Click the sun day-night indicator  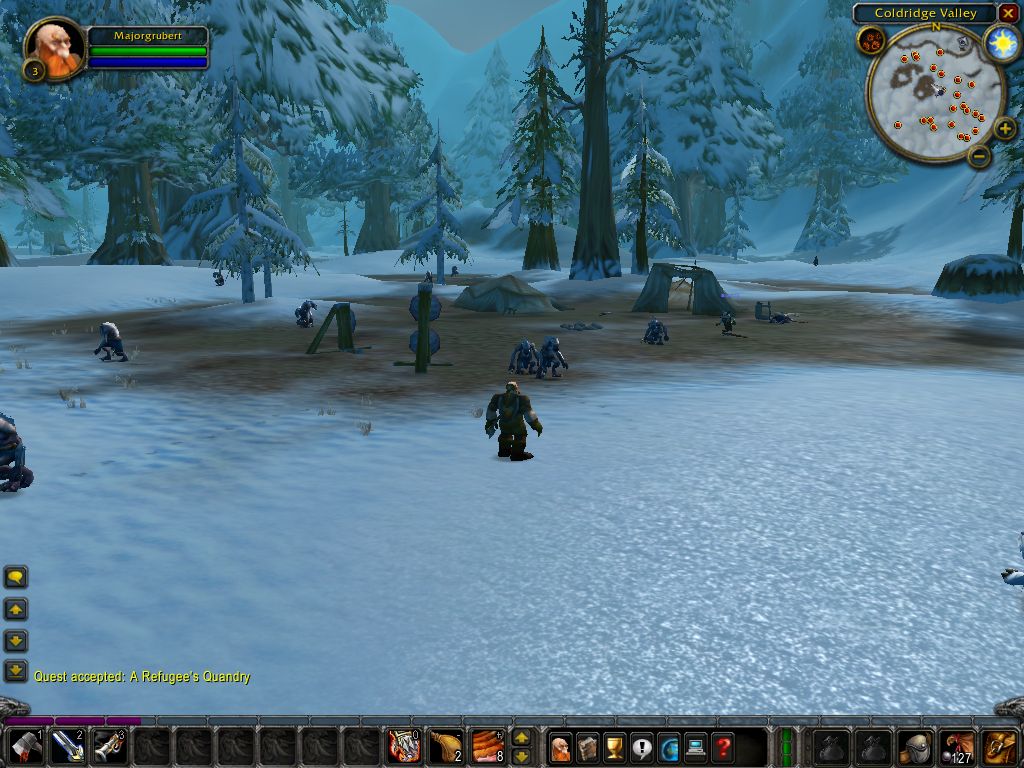(1000, 42)
